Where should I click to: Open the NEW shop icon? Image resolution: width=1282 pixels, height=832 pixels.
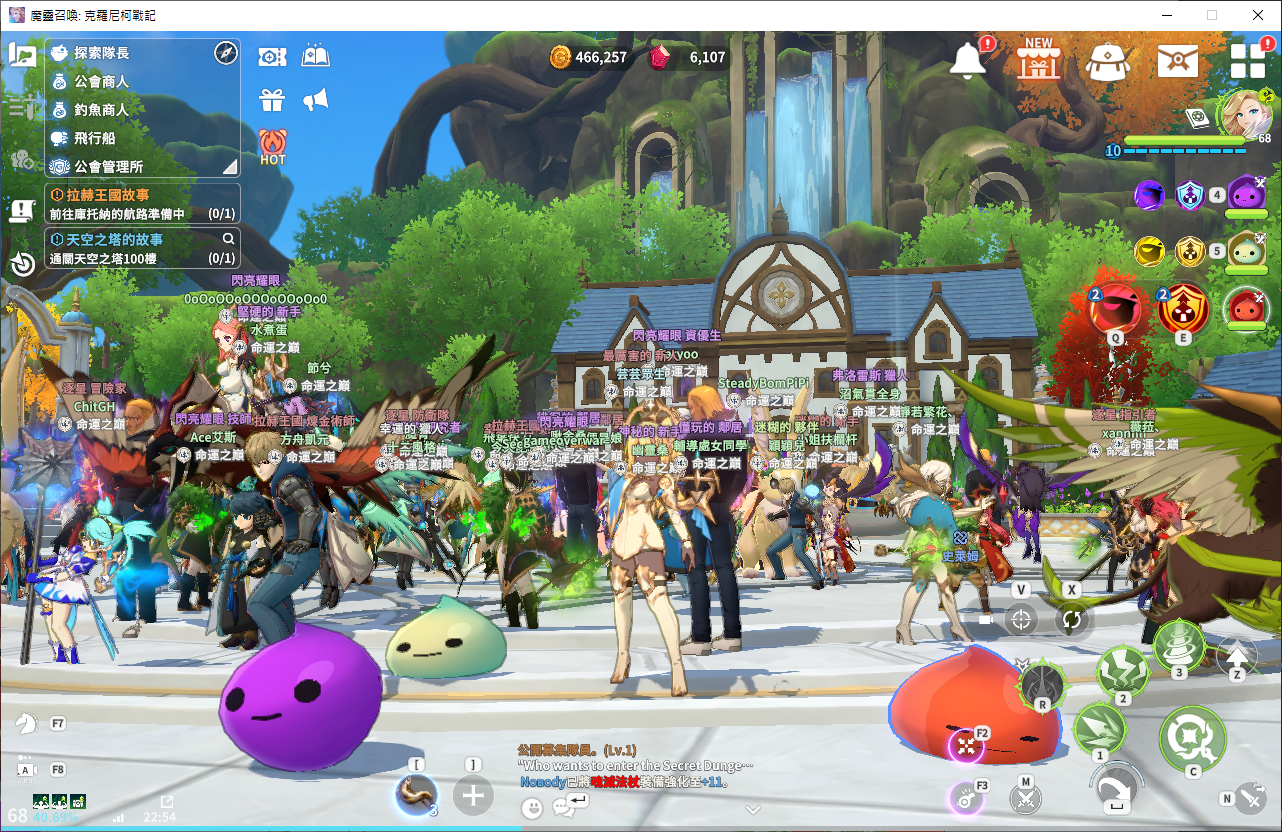coord(1038,59)
